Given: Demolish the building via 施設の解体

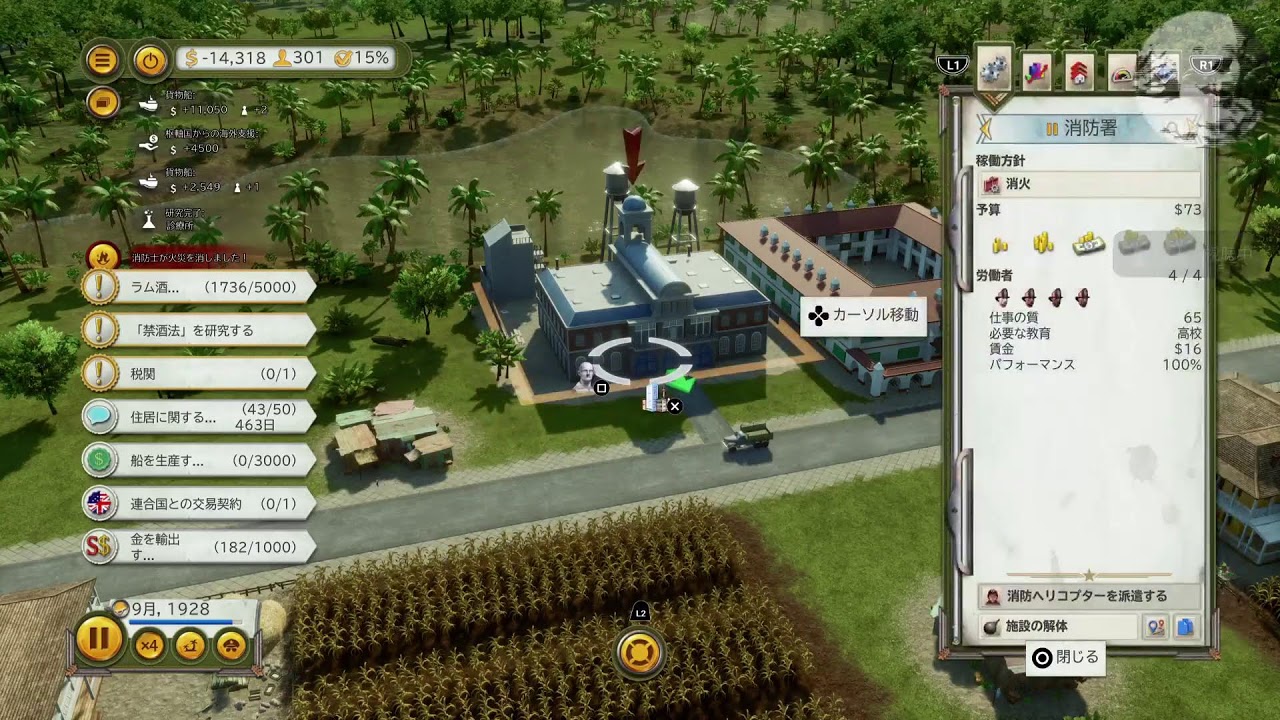Looking at the screenshot, I should 1058,627.
